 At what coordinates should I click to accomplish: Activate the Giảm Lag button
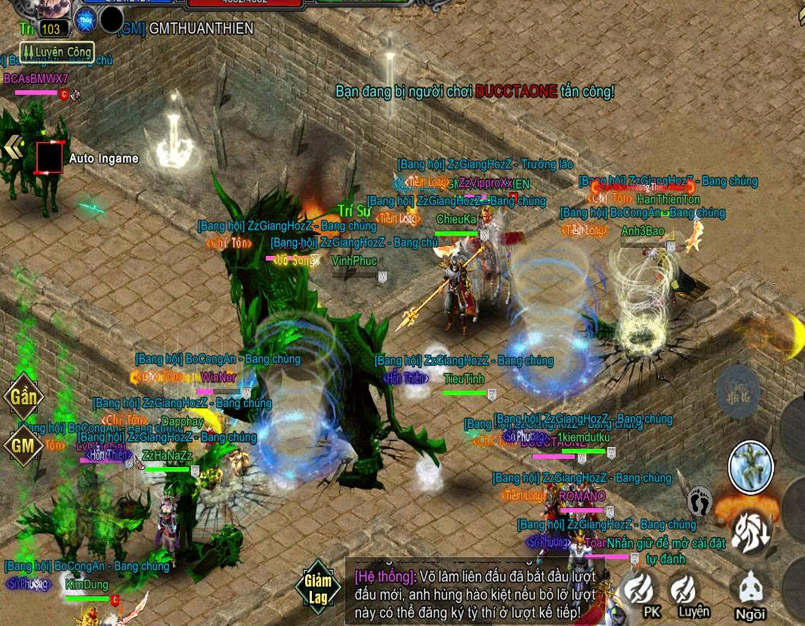(317, 588)
